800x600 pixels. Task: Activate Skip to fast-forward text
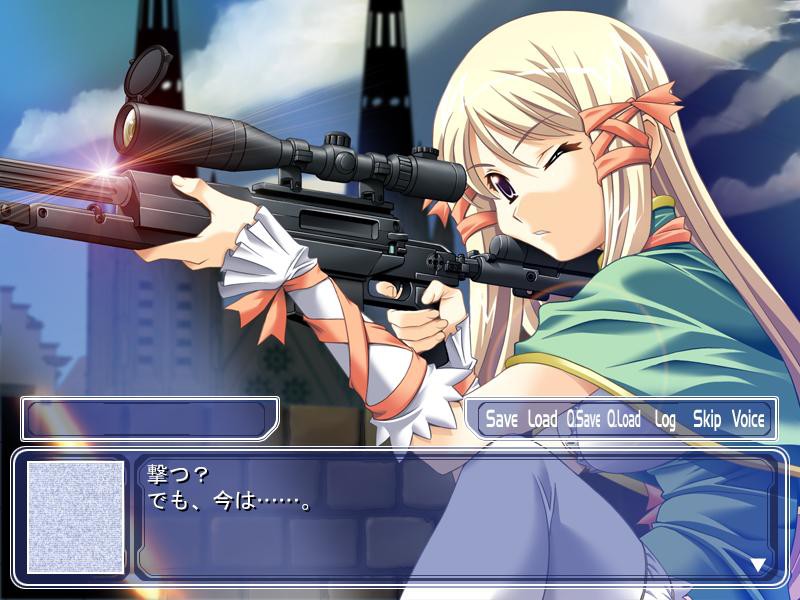coord(706,420)
